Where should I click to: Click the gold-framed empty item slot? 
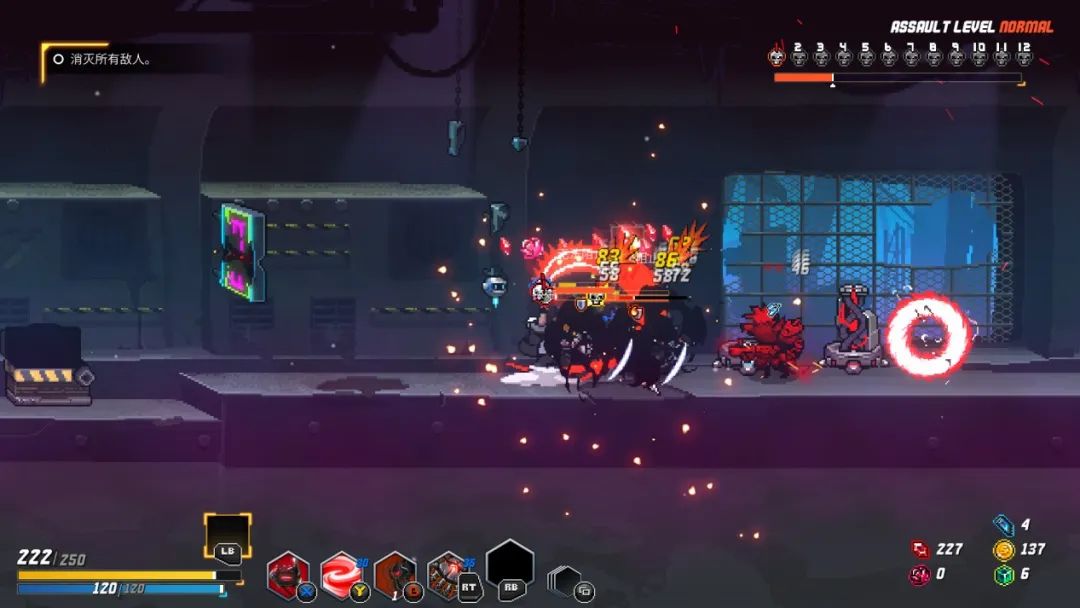[x=227, y=535]
